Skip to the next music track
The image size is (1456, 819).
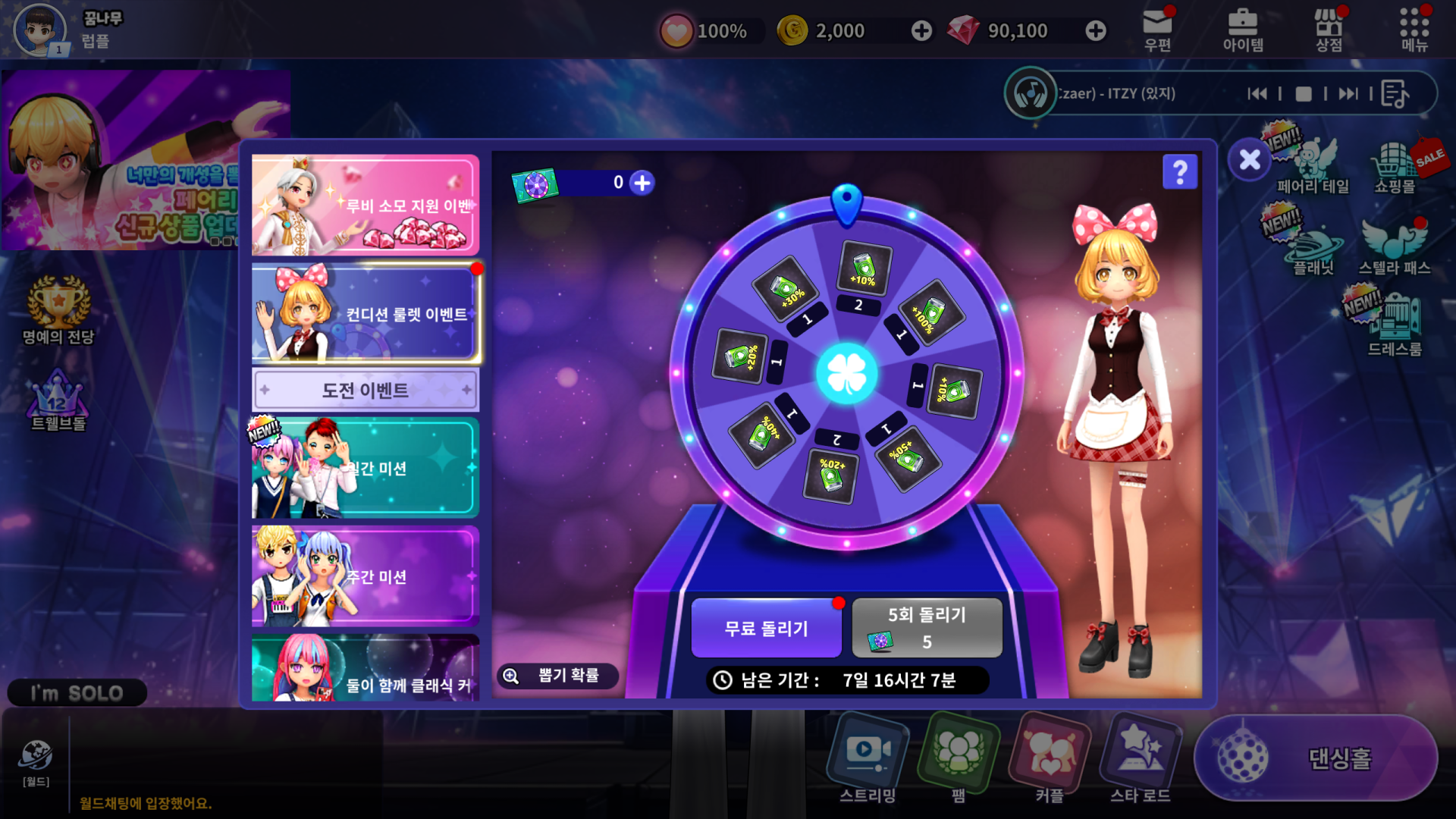point(1348,94)
